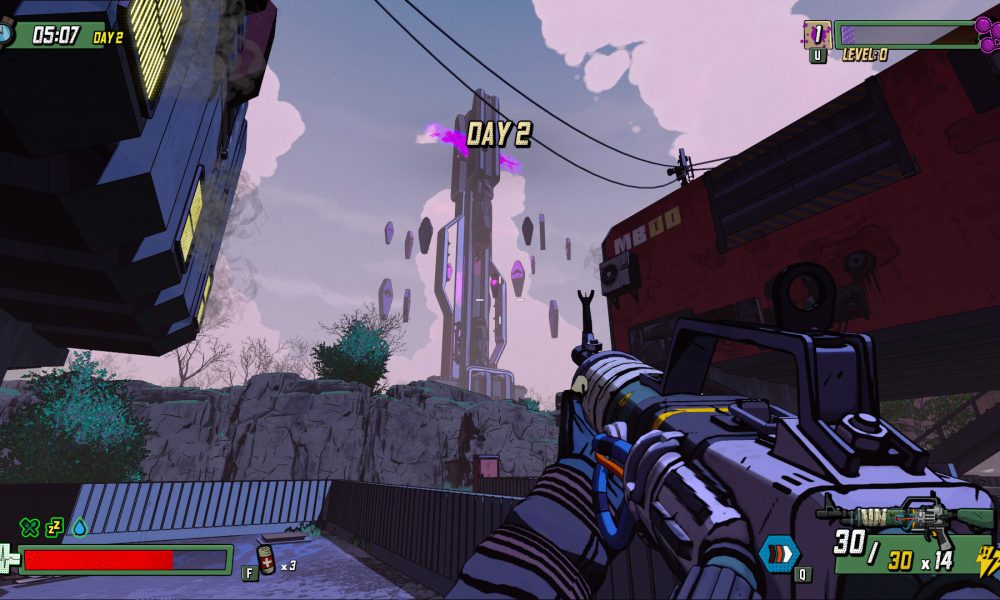Click the clock icon beside the timer
The image size is (1000, 600).
point(5,33)
